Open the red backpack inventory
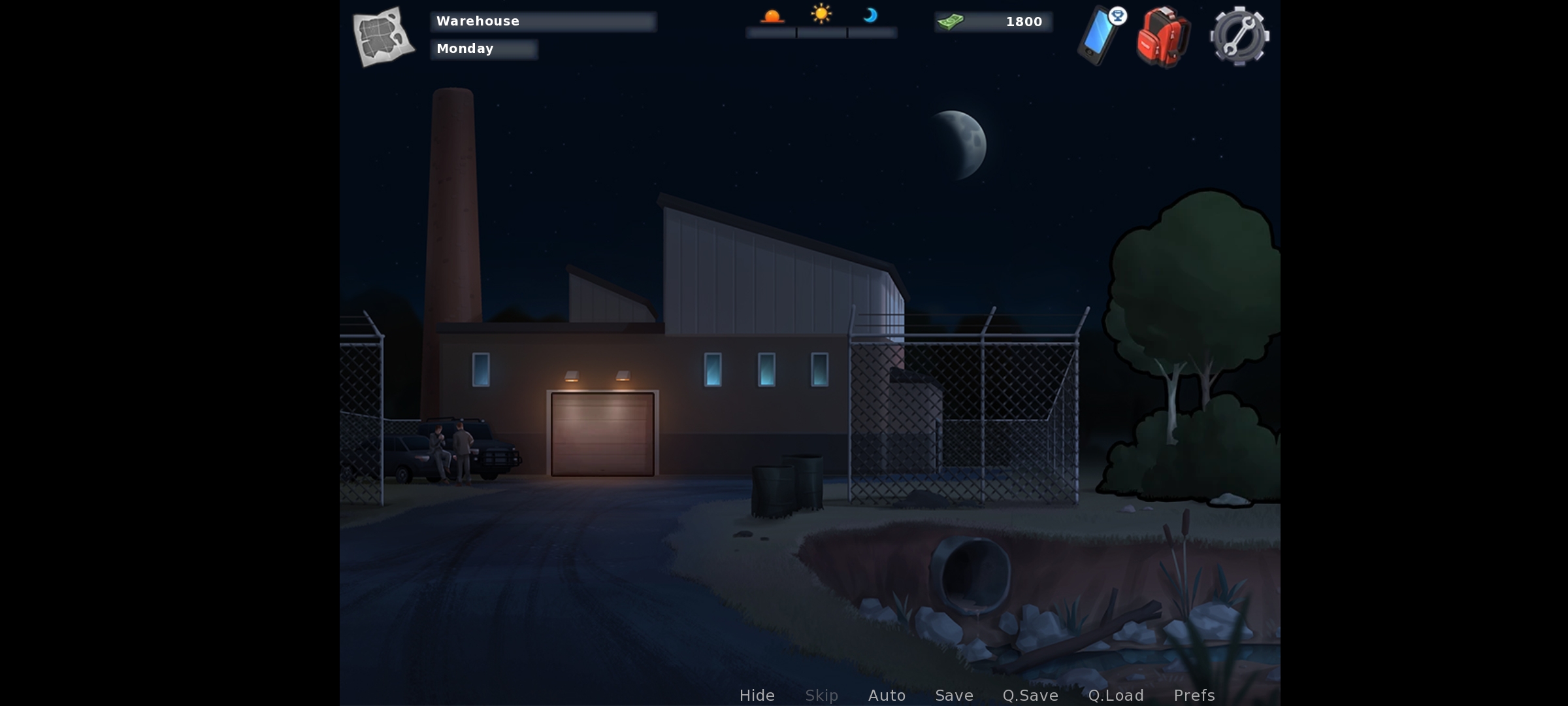Screen dimensions: 1568x706 pyautogui.click(x=1163, y=37)
